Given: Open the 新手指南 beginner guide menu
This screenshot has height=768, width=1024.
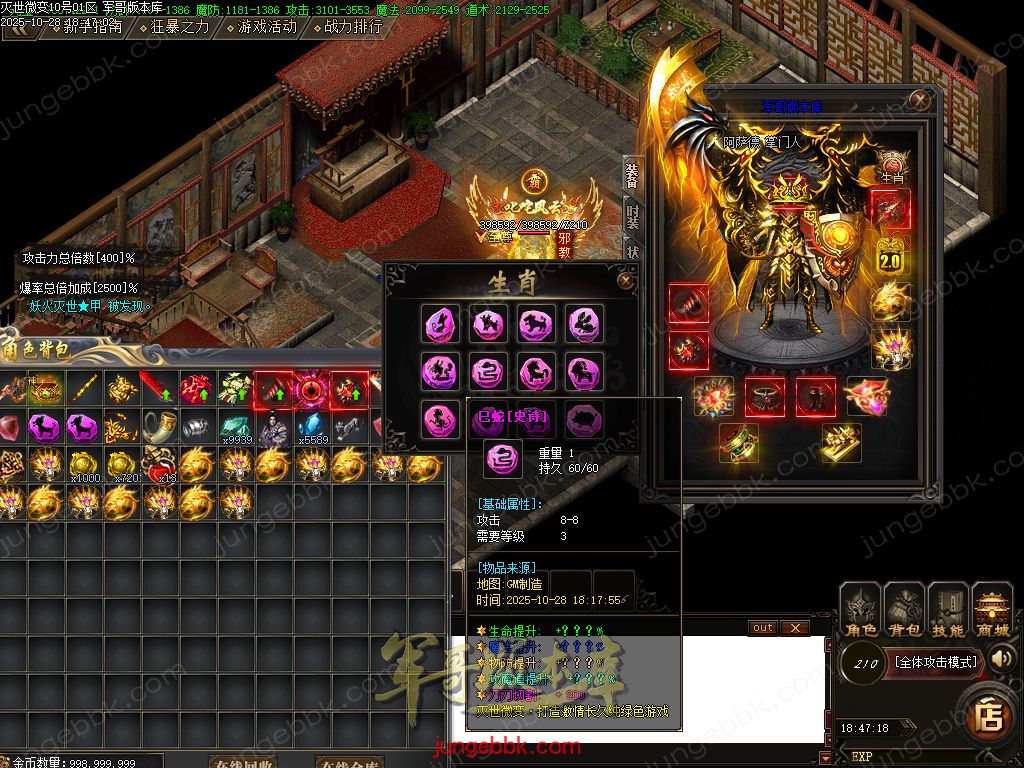Looking at the screenshot, I should [92, 27].
